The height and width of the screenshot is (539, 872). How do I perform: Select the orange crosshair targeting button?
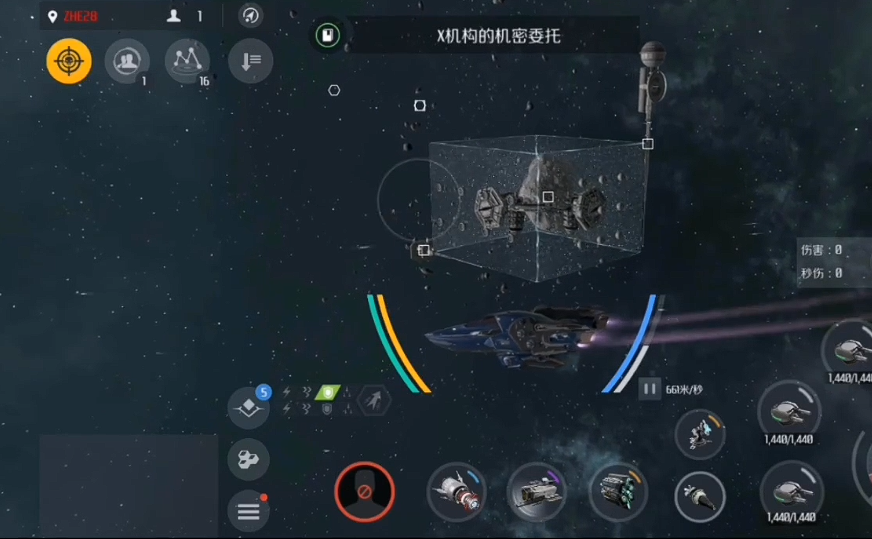point(69,61)
